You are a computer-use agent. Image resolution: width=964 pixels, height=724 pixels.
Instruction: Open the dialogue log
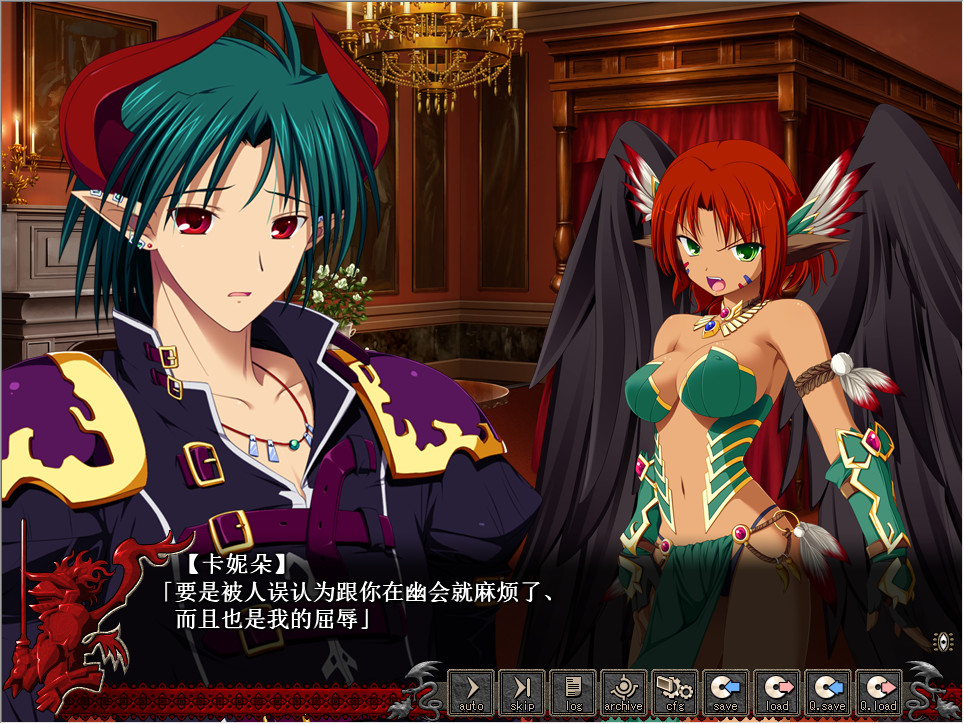(x=573, y=692)
